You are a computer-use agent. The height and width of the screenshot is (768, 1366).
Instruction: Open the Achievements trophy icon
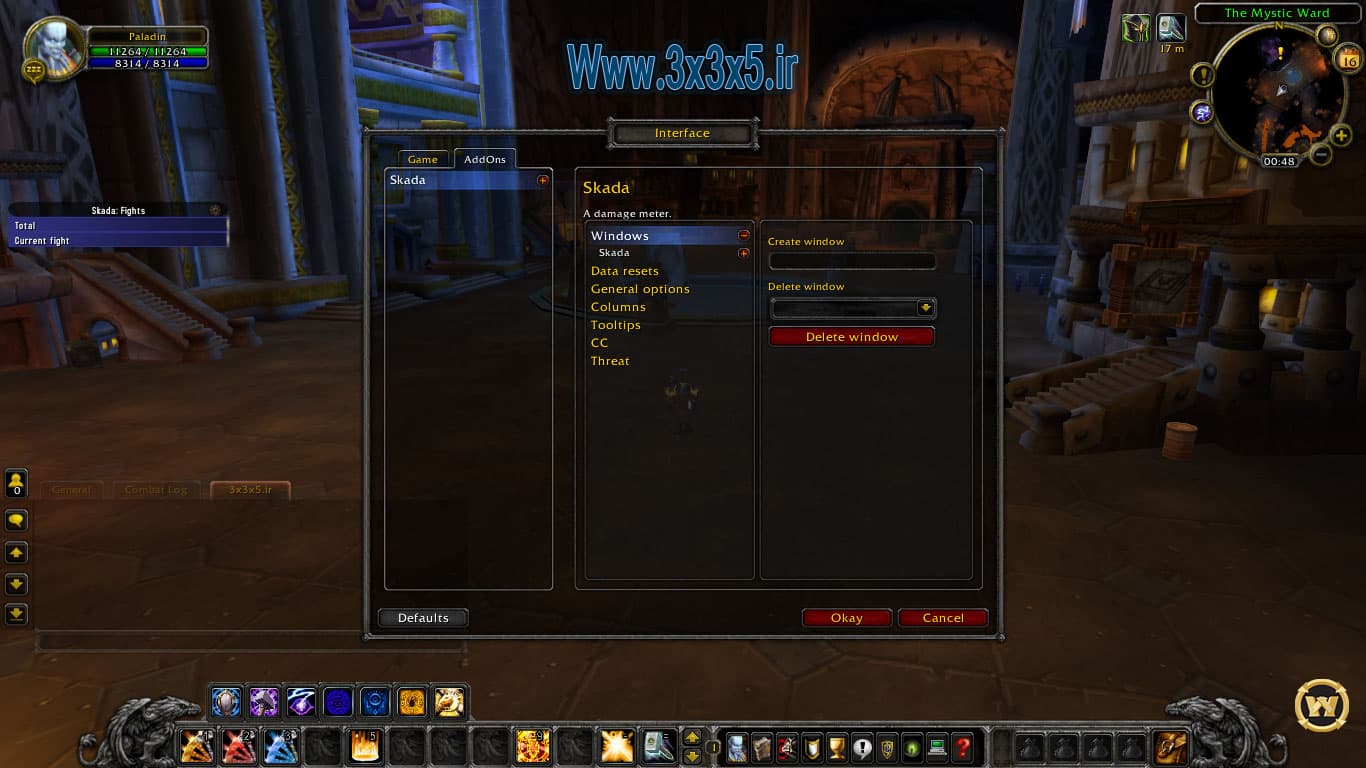836,747
